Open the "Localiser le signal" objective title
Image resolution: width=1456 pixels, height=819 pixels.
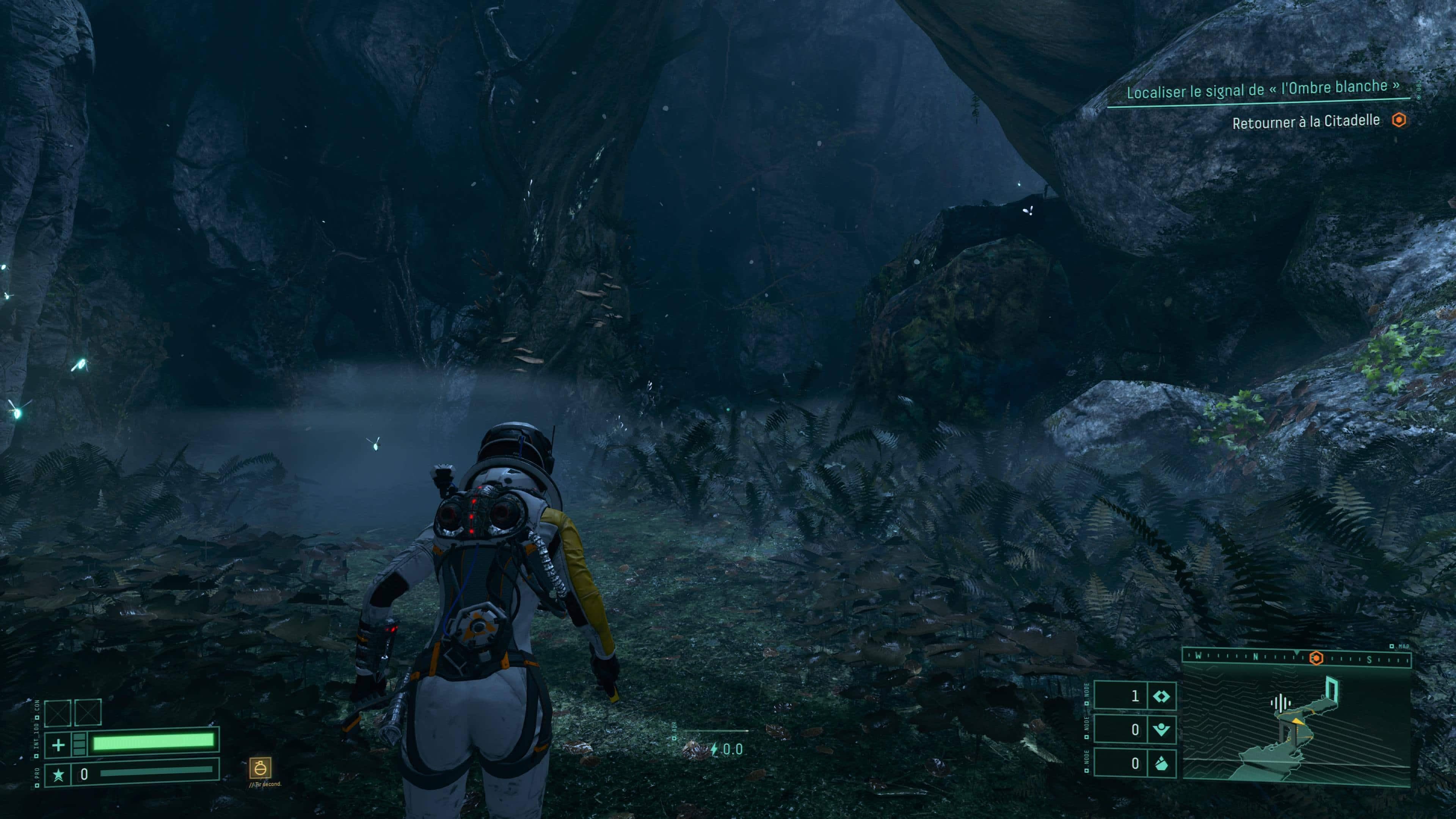tap(1263, 89)
